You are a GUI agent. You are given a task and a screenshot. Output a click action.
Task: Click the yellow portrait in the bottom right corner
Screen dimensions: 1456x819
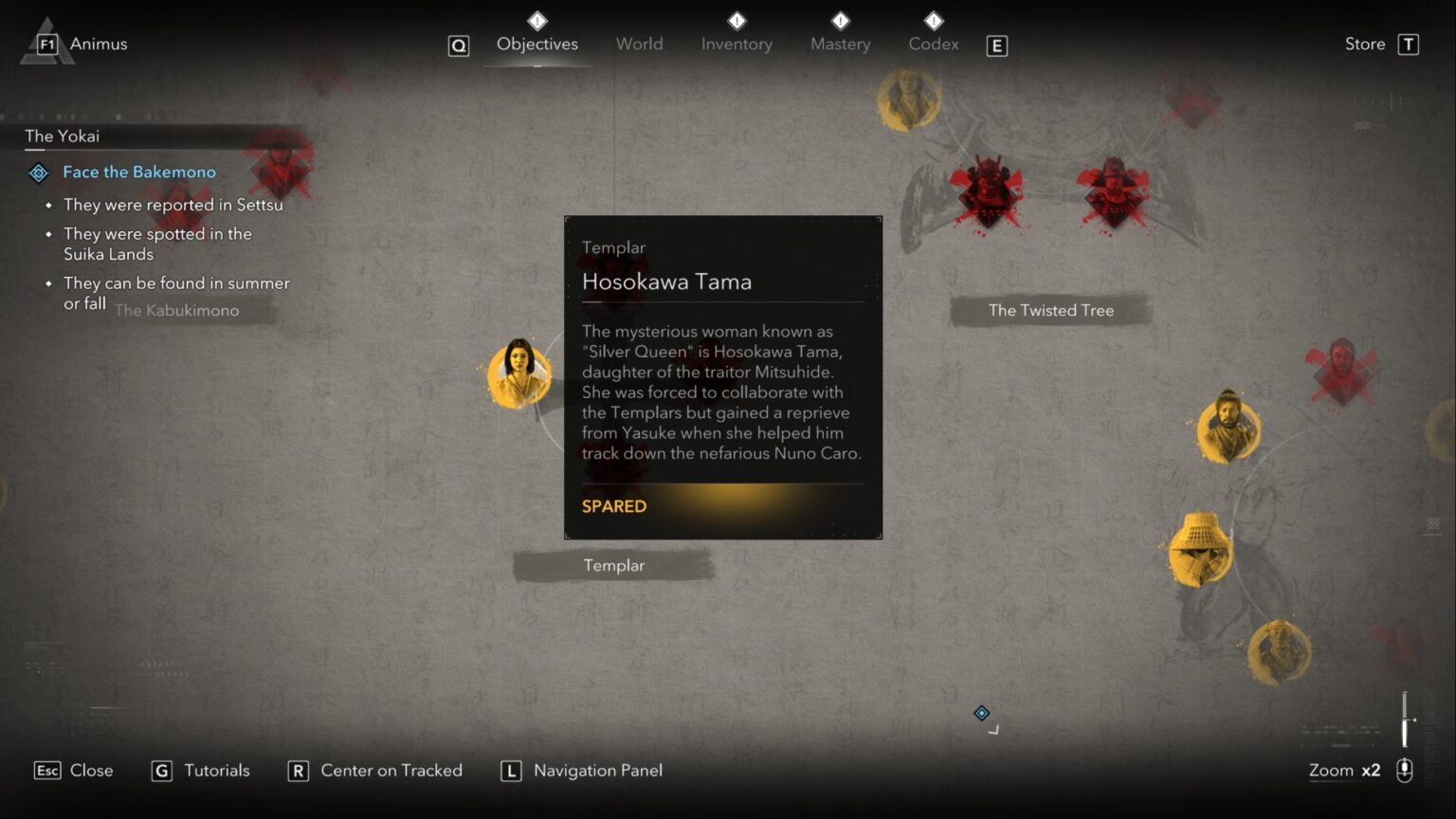pos(1282,653)
